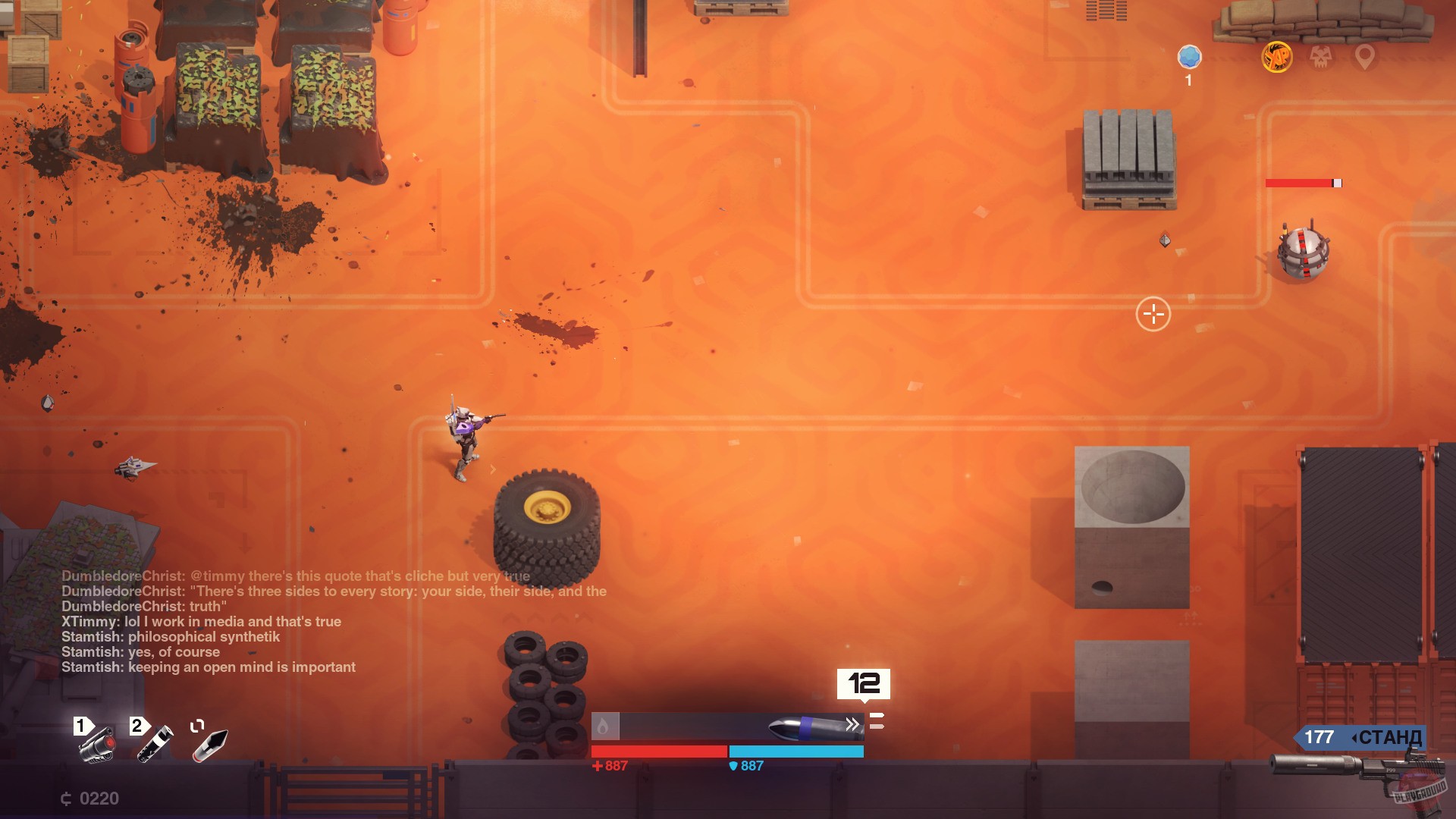This screenshot has height=819, width=1456.
Task: Click the reloadable dart item beside slot 2
Action: [x=209, y=747]
